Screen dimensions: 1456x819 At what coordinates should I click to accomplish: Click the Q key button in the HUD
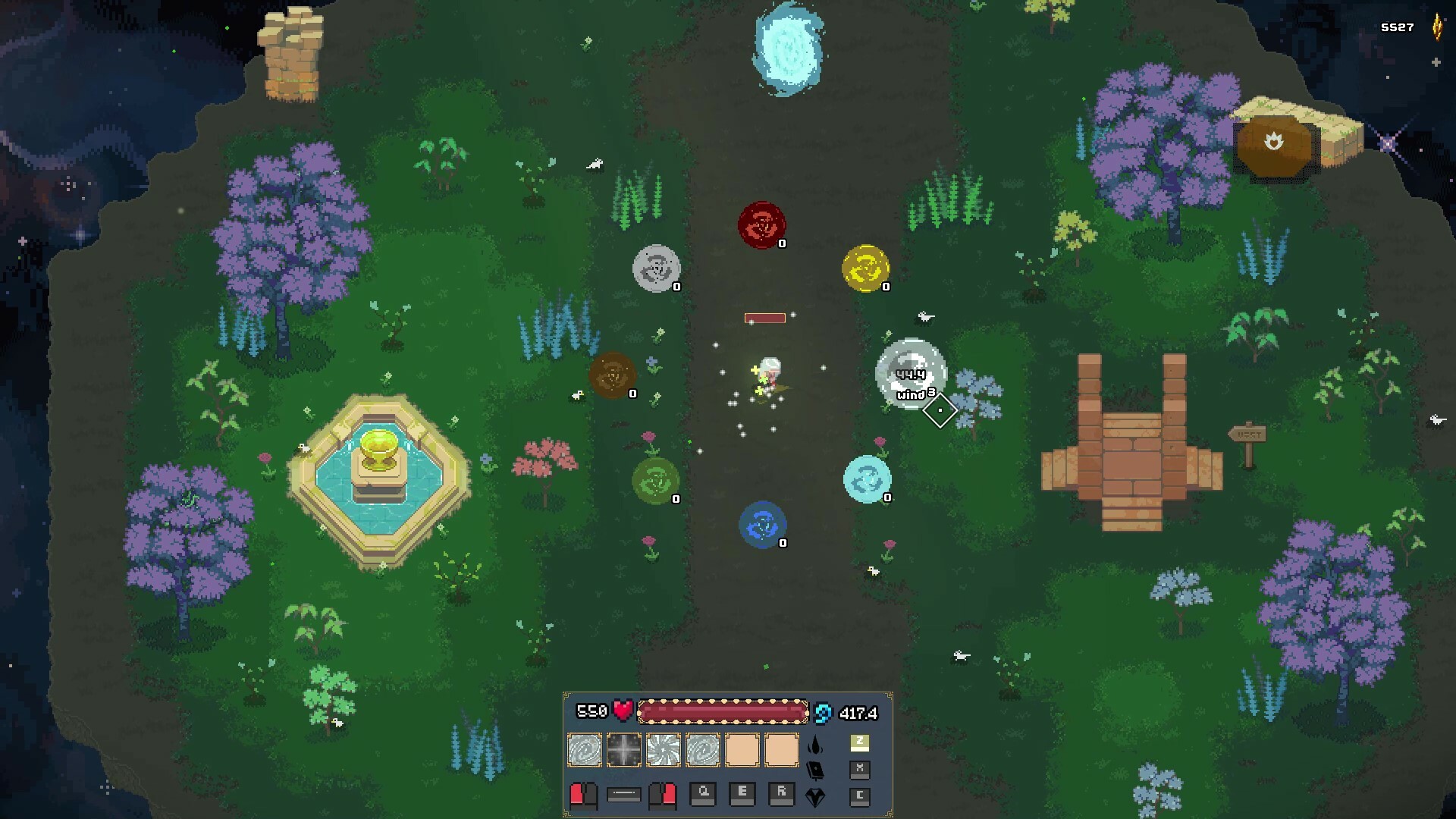tap(702, 792)
